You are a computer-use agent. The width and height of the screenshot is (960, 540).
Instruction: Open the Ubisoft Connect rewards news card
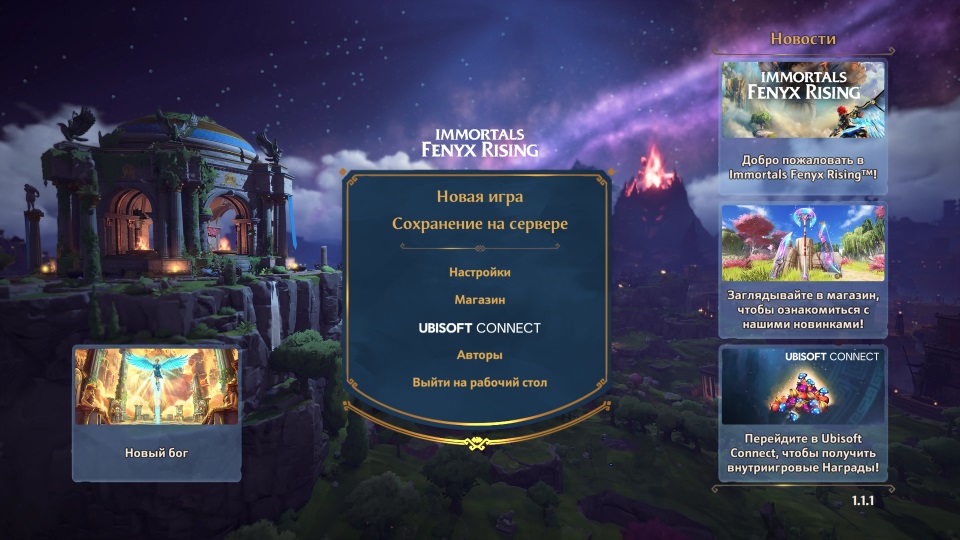(803, 412)
